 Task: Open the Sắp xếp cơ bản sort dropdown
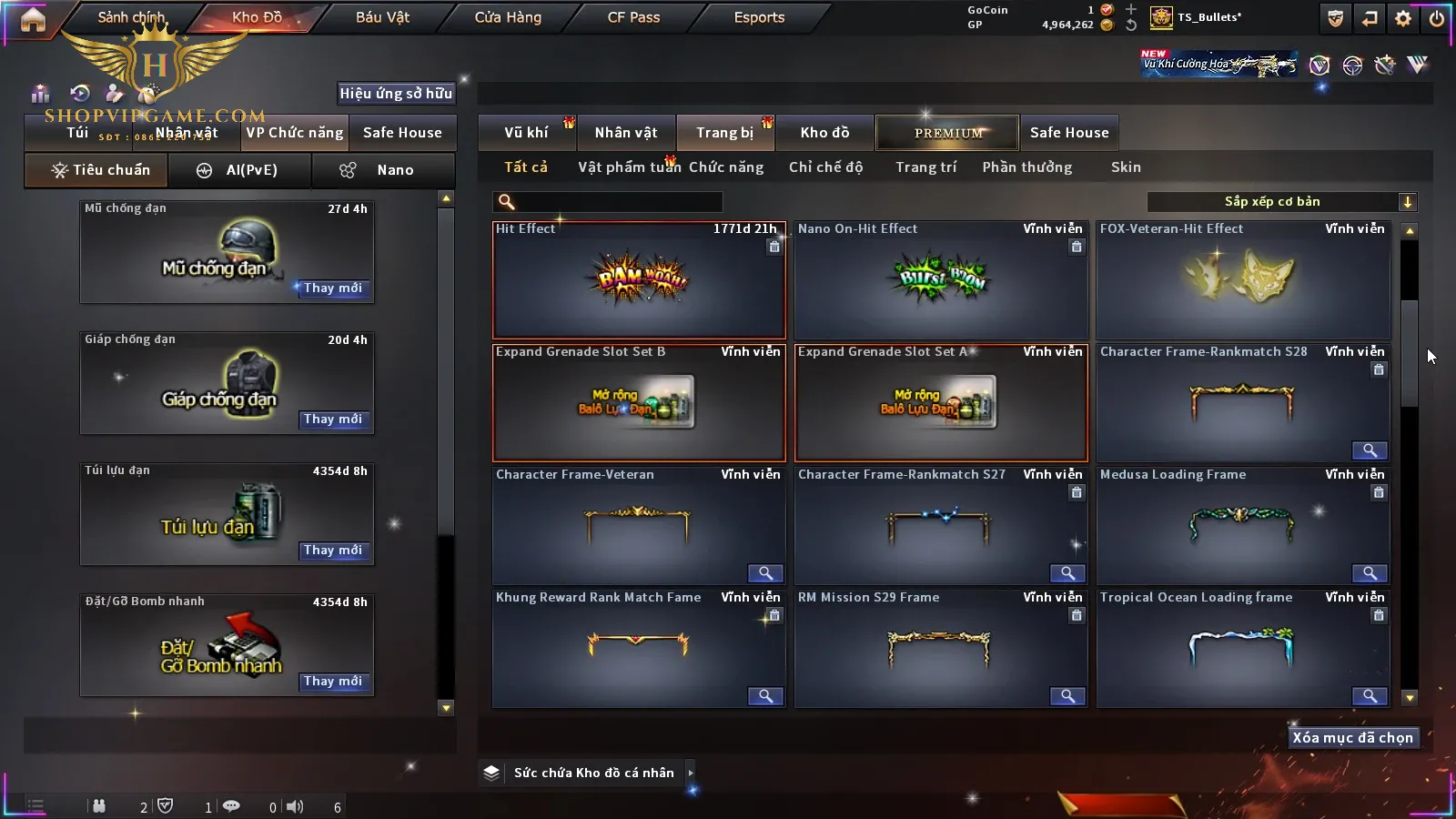[x=1281, y=202]
